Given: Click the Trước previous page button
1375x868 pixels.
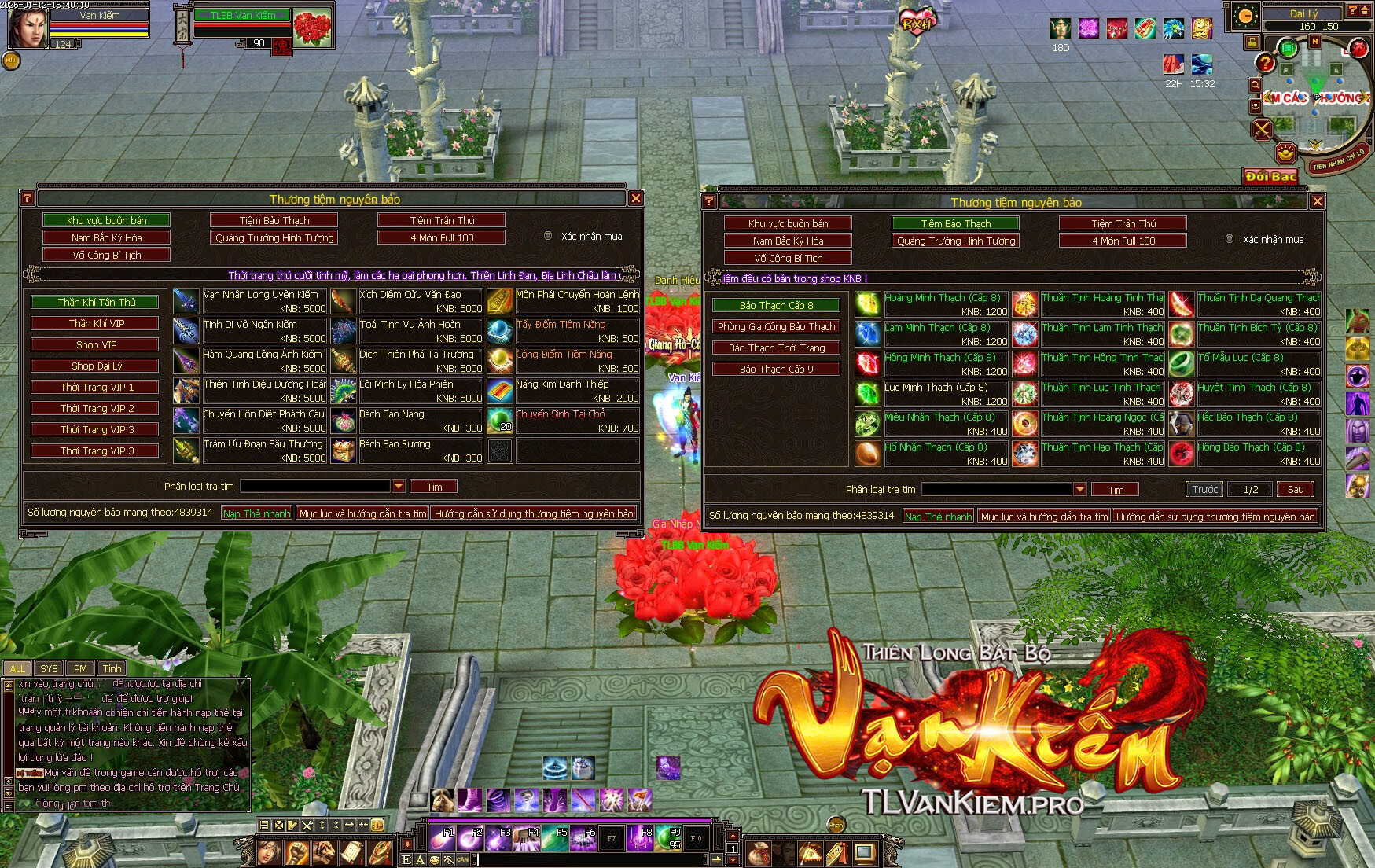Looking at the screenshot, I should [x=1204, y=489].
